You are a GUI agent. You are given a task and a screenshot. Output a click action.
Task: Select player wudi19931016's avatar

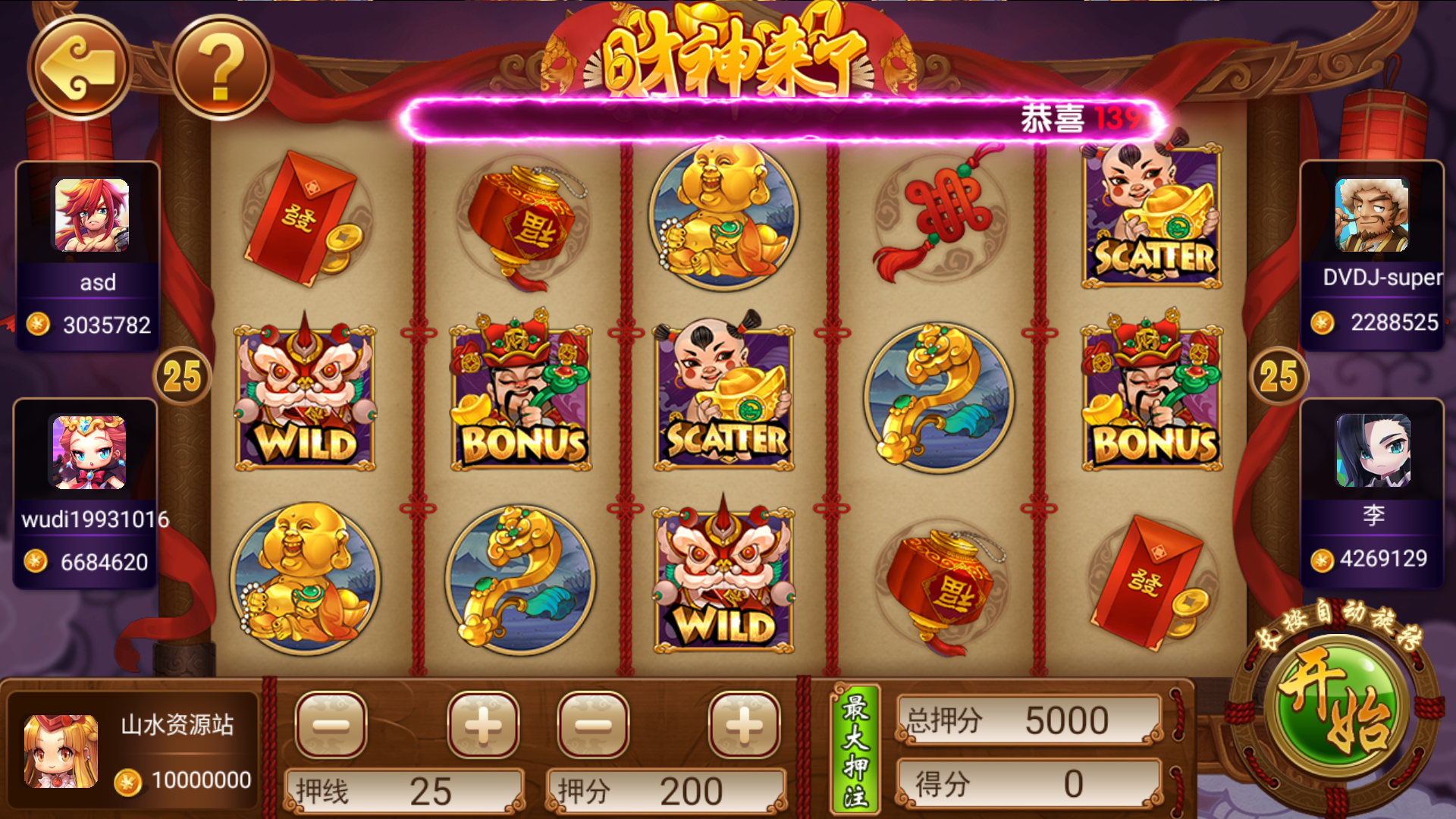(87, 453)
